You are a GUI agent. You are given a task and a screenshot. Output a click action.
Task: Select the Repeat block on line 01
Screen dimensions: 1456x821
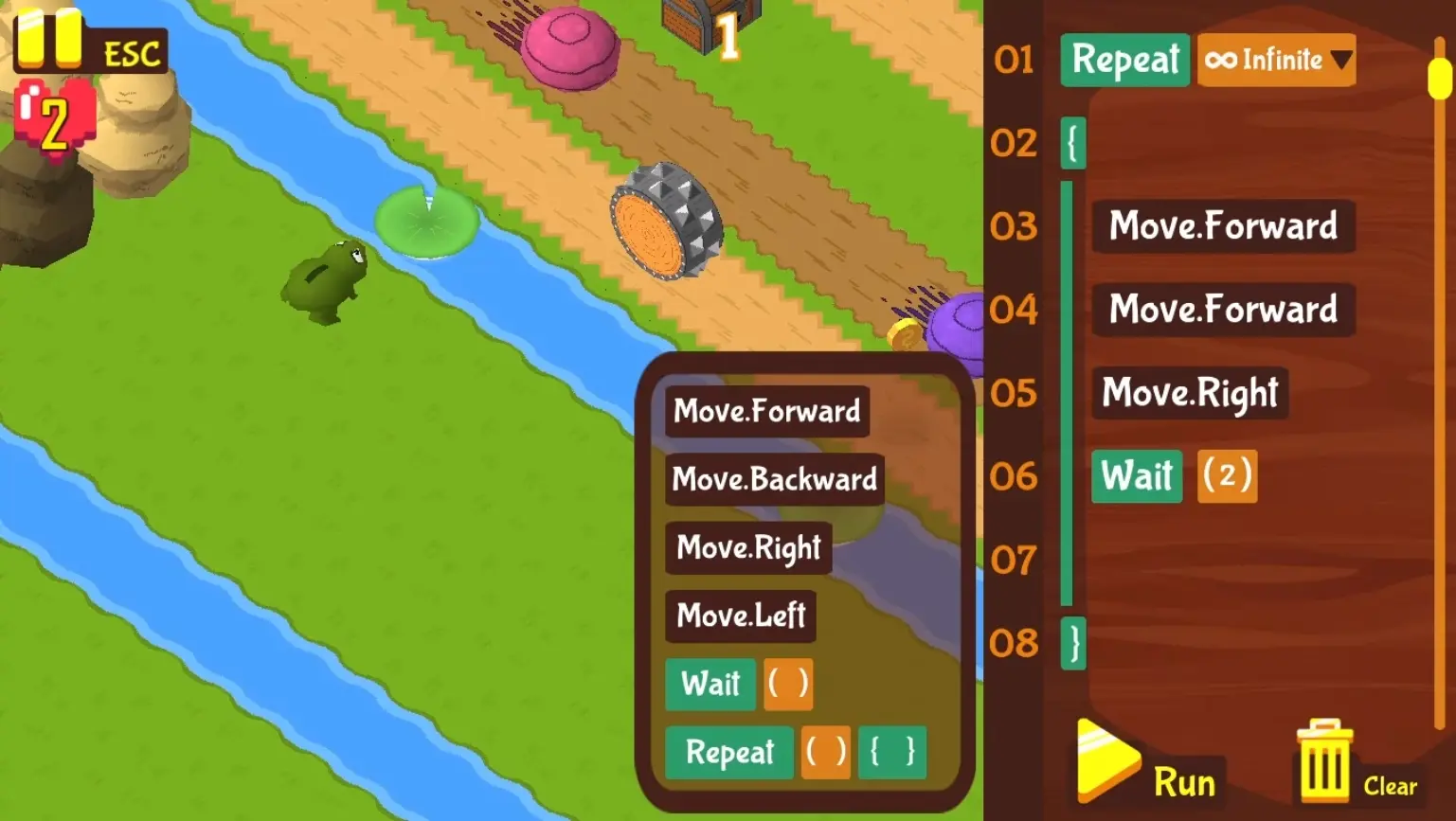(x=1124, y=61)
